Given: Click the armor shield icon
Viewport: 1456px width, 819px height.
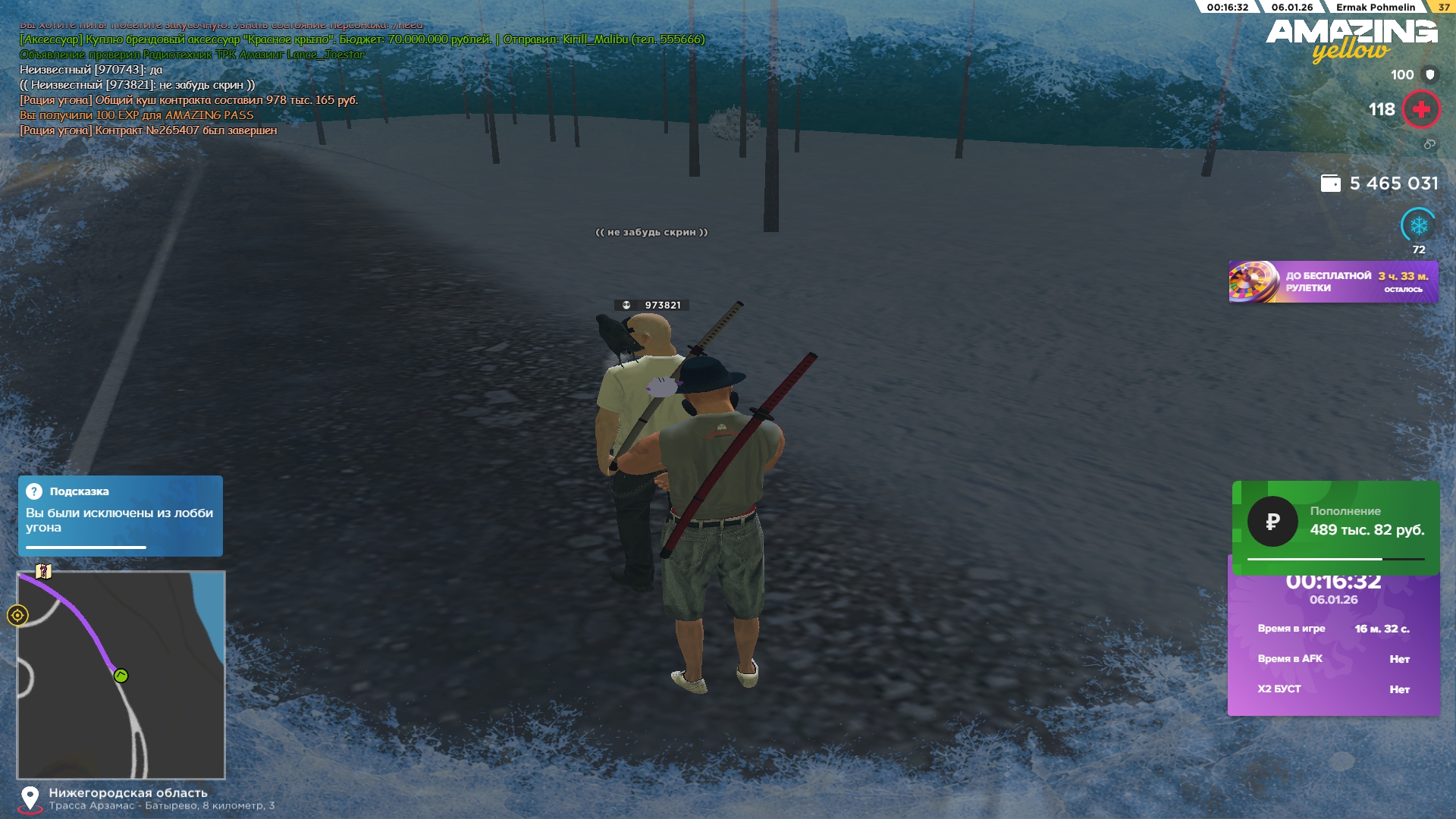Looking at the screenshot, I should (x=1430, y=74).
